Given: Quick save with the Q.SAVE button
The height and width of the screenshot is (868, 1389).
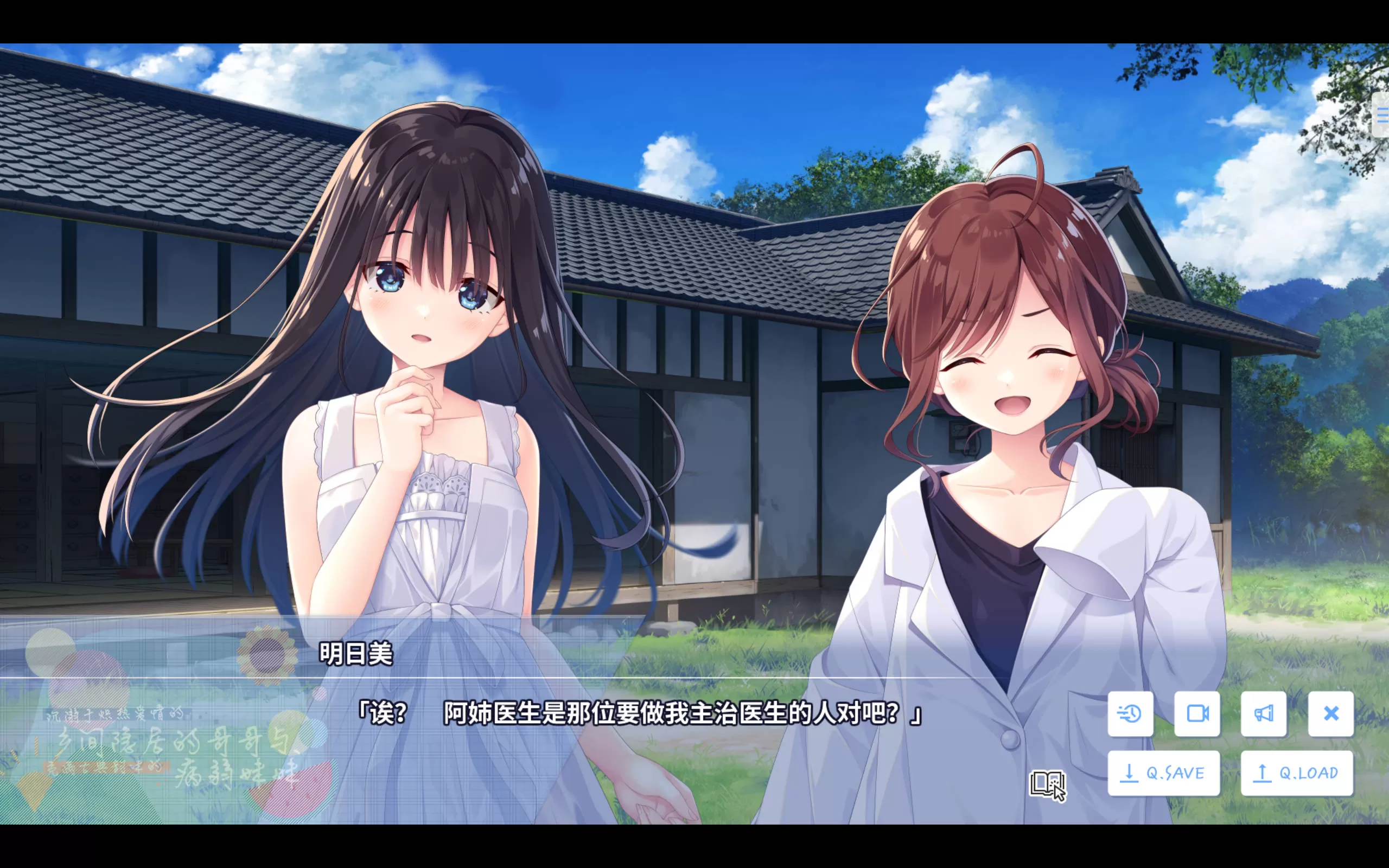Looking at the screenshot, I should [x=1163, y=773].
